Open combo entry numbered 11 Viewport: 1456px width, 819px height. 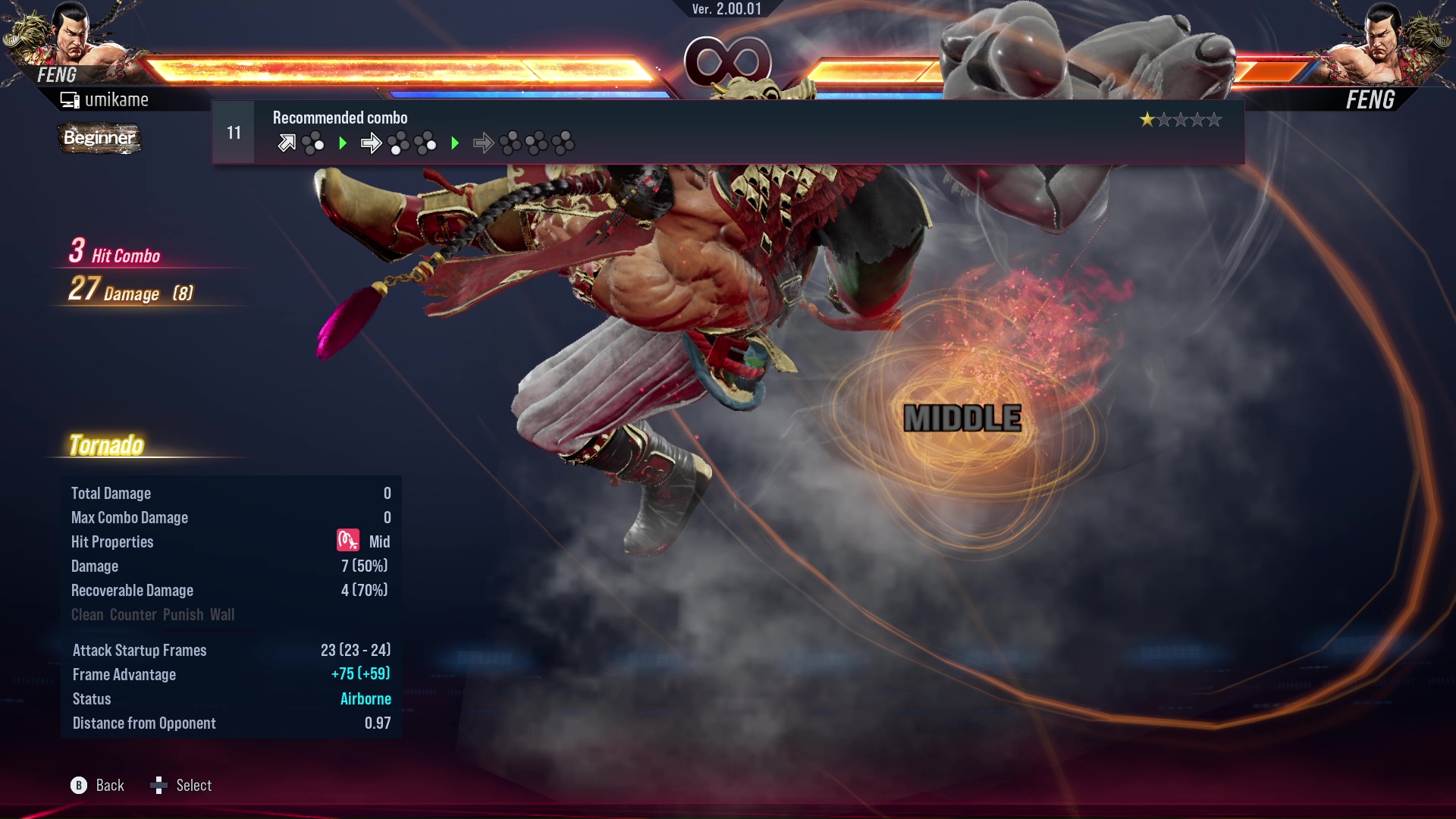(233, 132)
